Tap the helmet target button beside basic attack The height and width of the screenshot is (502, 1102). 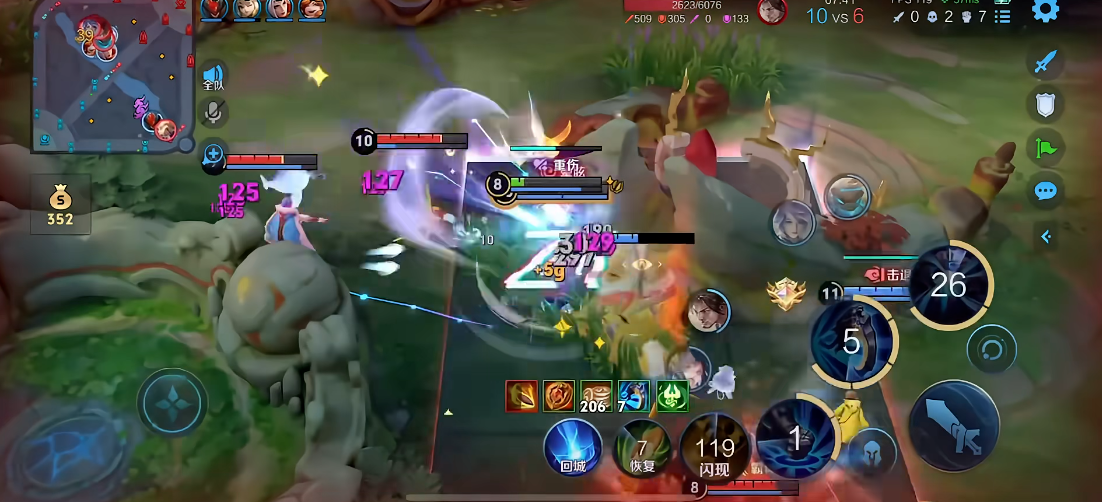pyautogui.click(x=870, y=450)
